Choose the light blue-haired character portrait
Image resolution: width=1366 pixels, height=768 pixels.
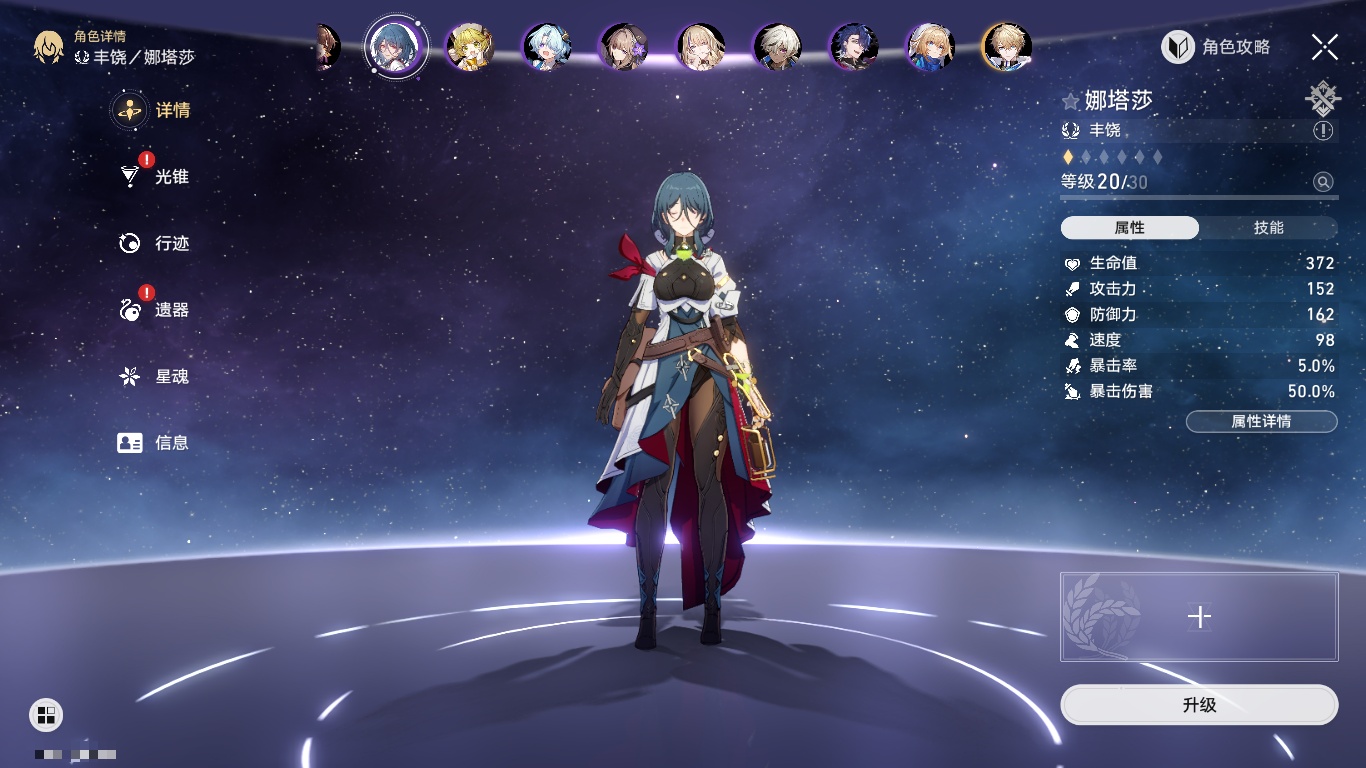click(547, 47)
